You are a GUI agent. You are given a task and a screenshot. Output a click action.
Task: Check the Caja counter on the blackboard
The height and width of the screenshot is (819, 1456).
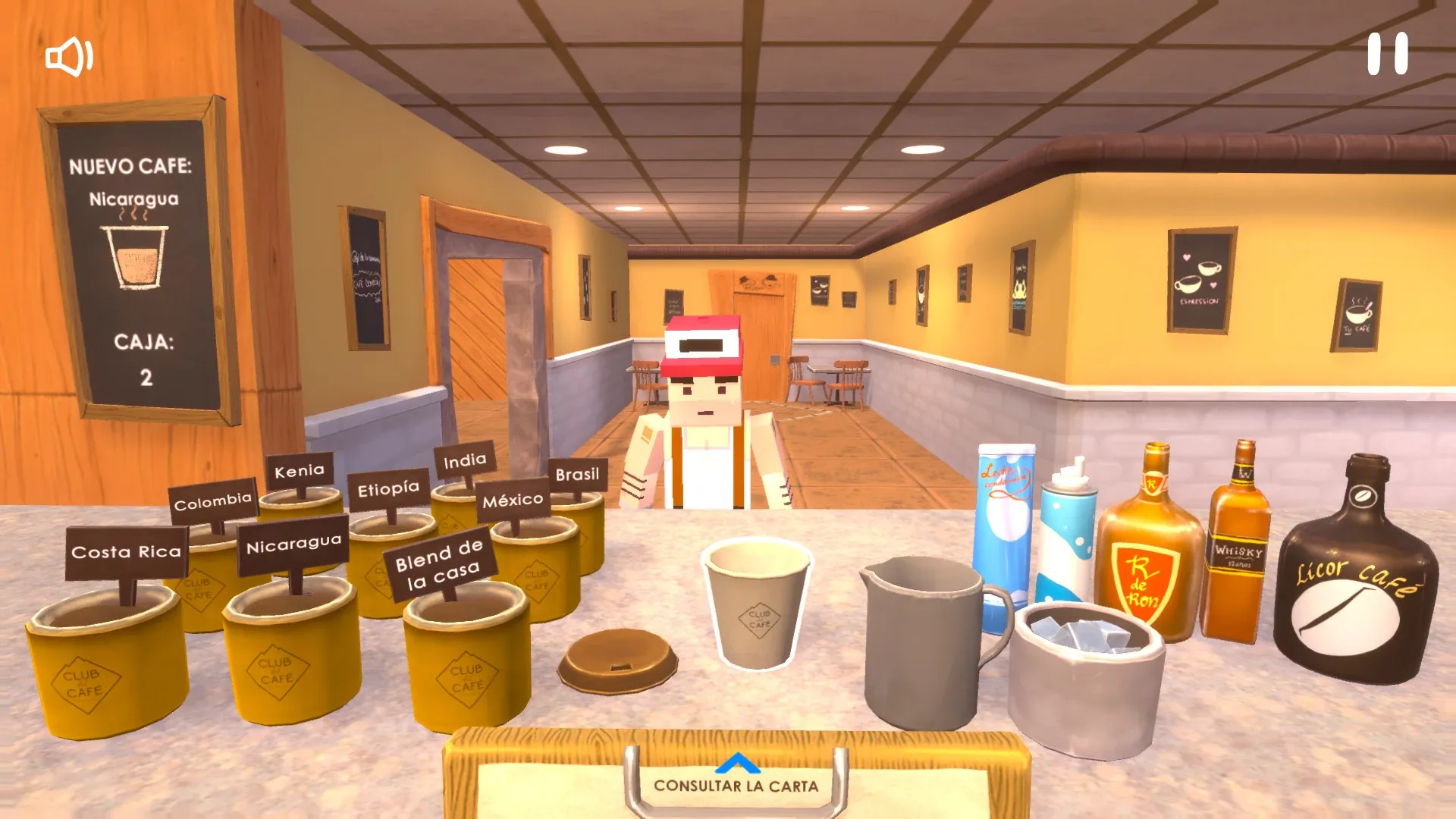pyautogui.click(x=146, y=356)
